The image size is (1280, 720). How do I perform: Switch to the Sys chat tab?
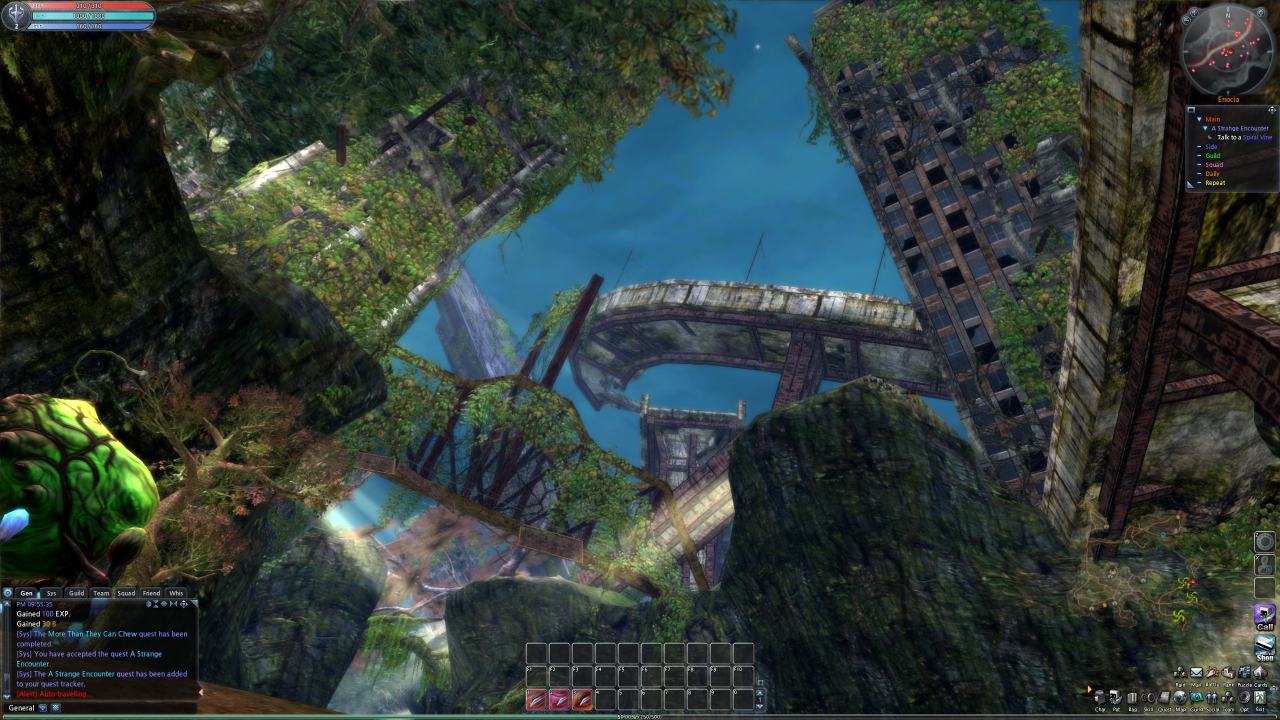[52, 593]
